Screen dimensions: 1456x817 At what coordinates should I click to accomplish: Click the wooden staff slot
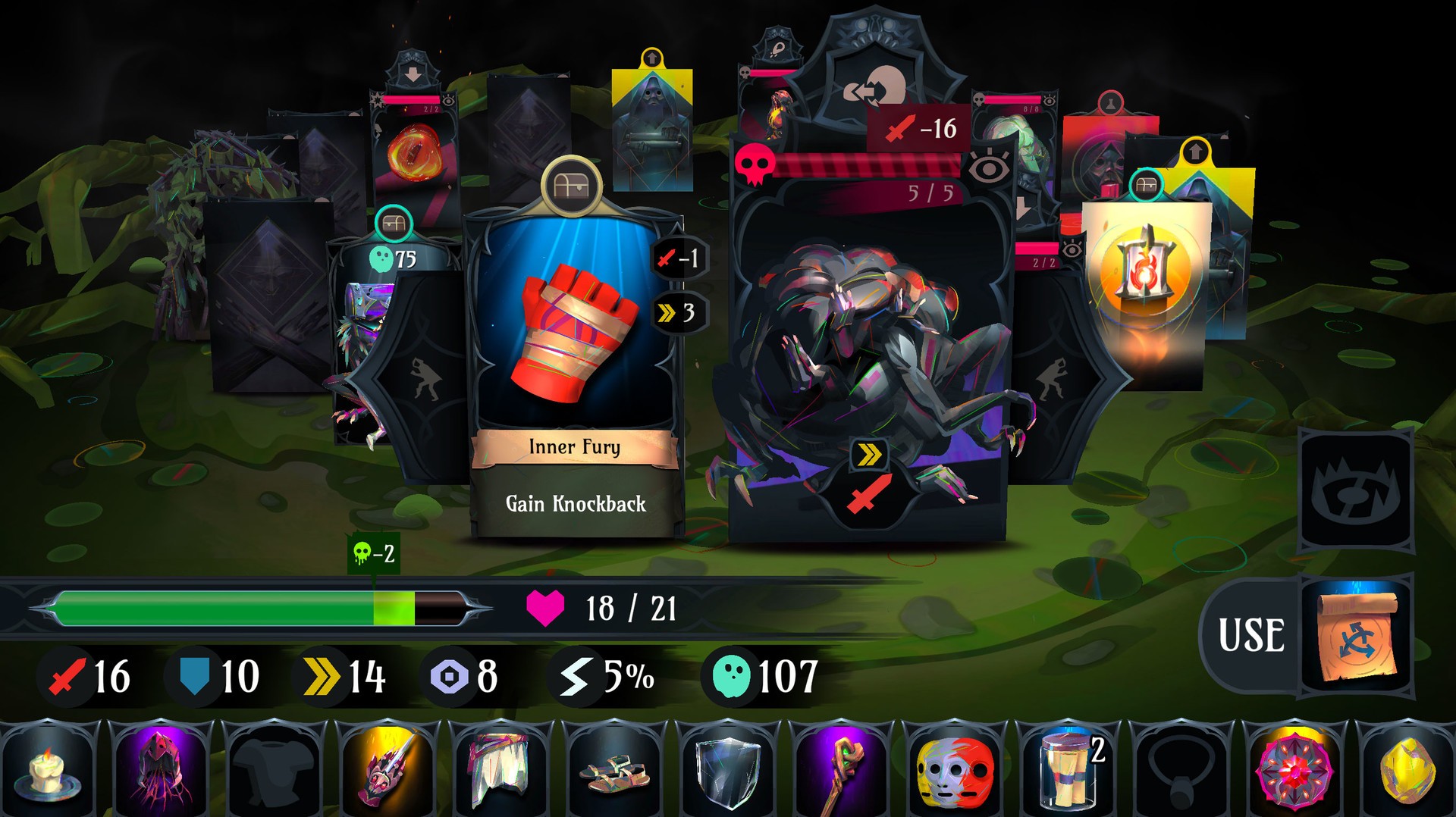(840, 769)
